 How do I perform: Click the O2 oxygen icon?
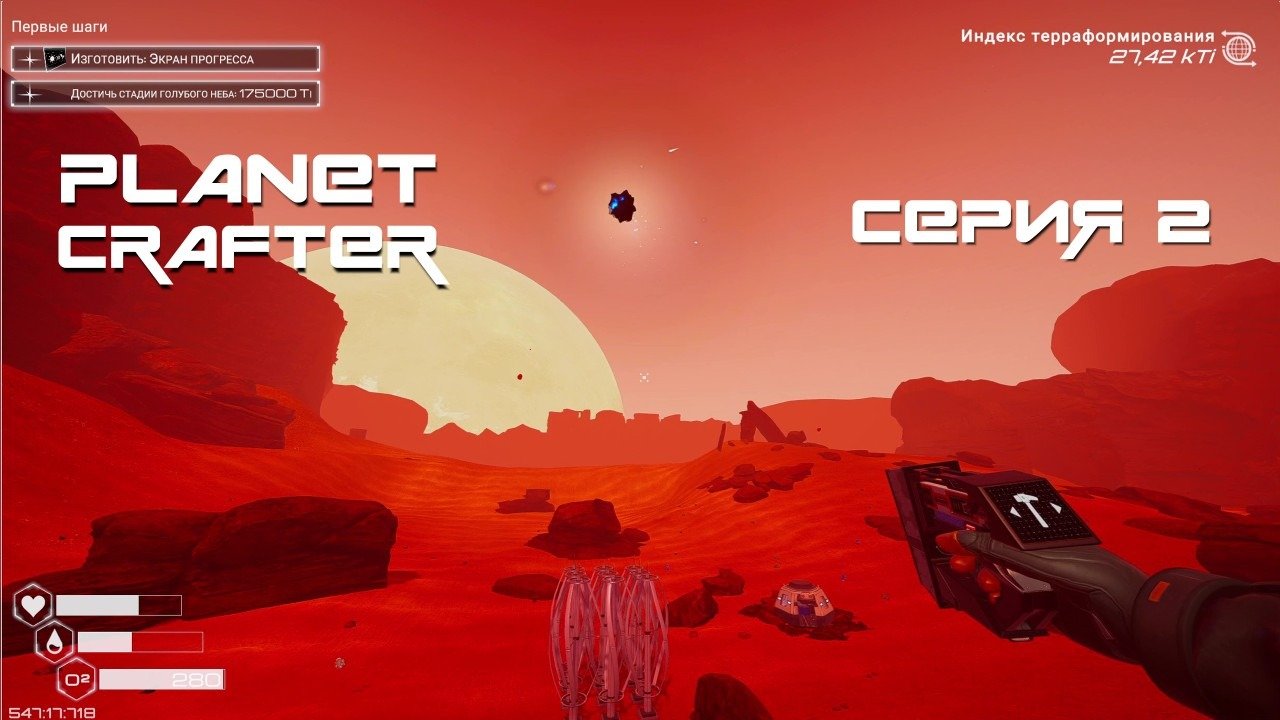(77, 680)
